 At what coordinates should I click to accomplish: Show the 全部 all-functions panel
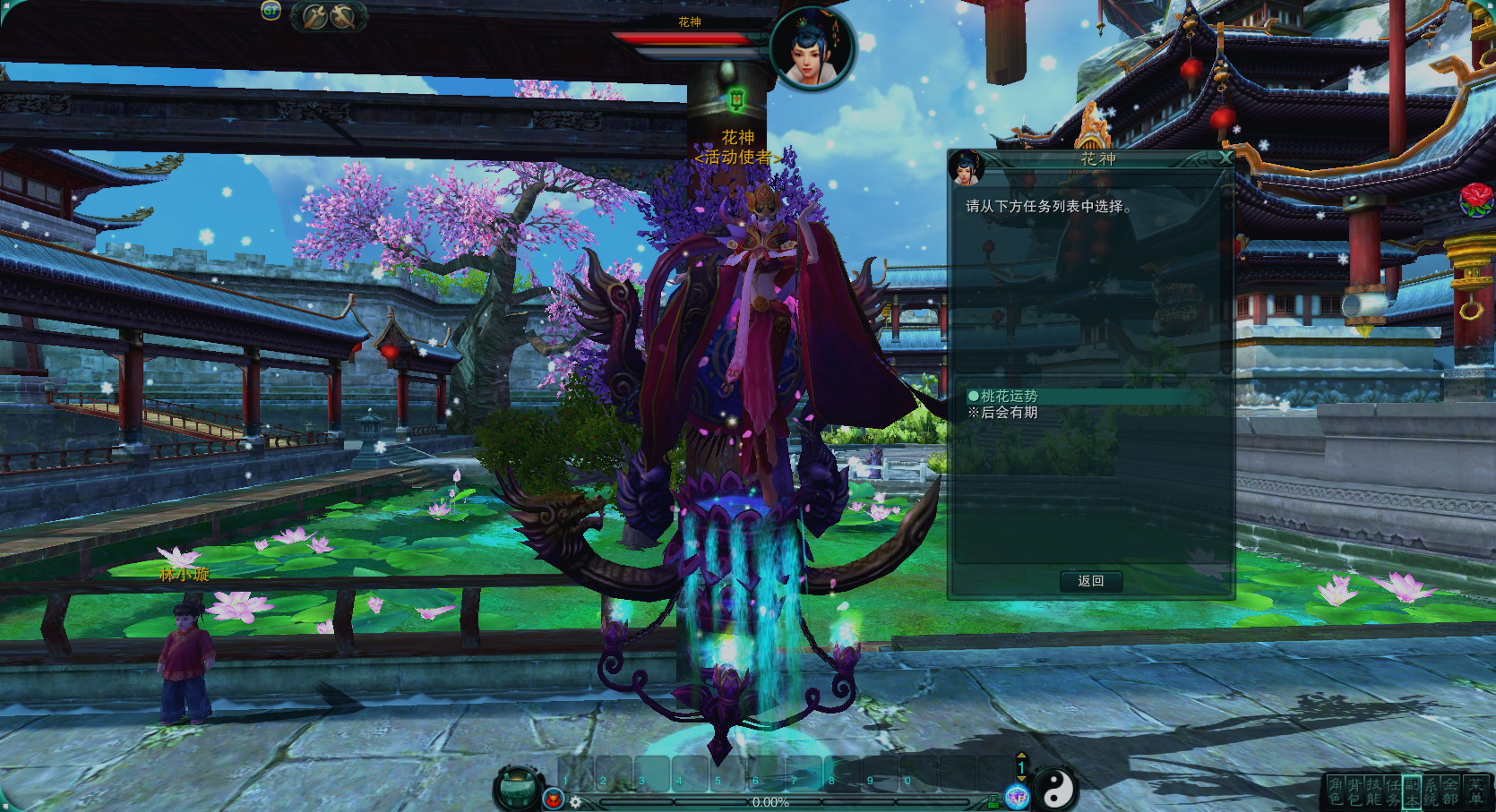tap(1450, 791)
